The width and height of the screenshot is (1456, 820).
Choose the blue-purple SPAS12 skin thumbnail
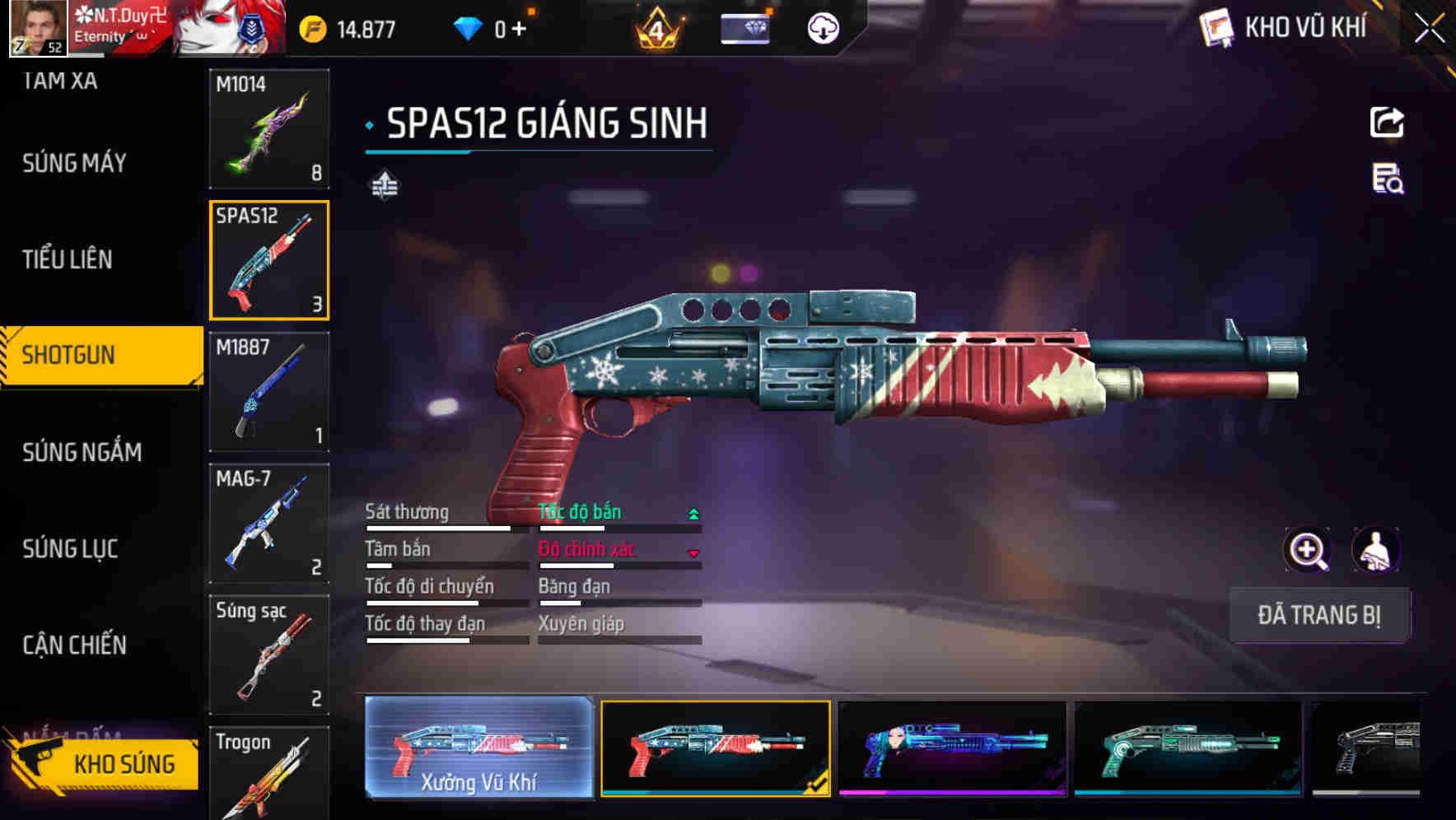952,748
